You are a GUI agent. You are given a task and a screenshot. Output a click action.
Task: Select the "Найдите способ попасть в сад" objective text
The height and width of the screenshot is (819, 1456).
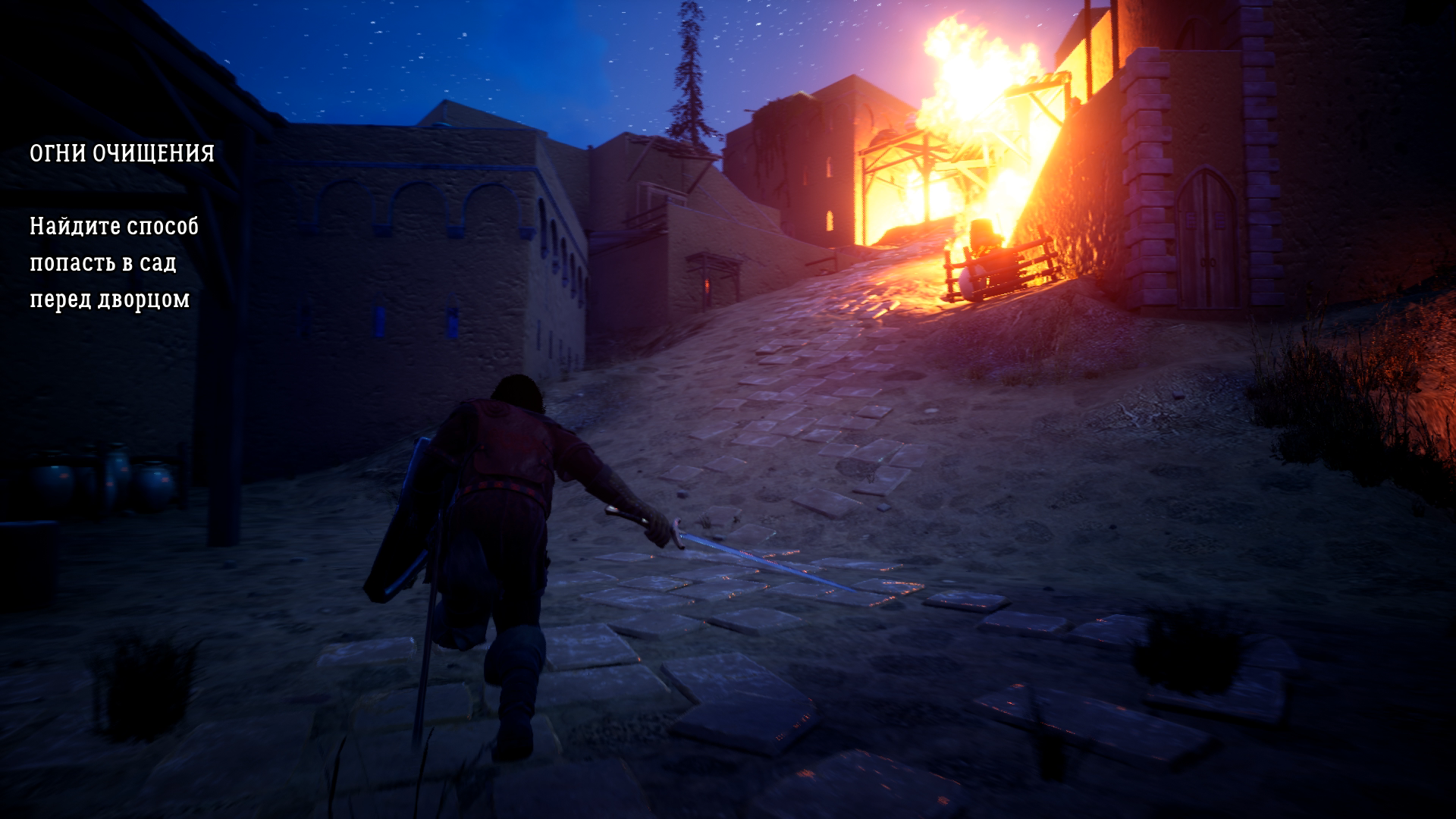[114, 262]
